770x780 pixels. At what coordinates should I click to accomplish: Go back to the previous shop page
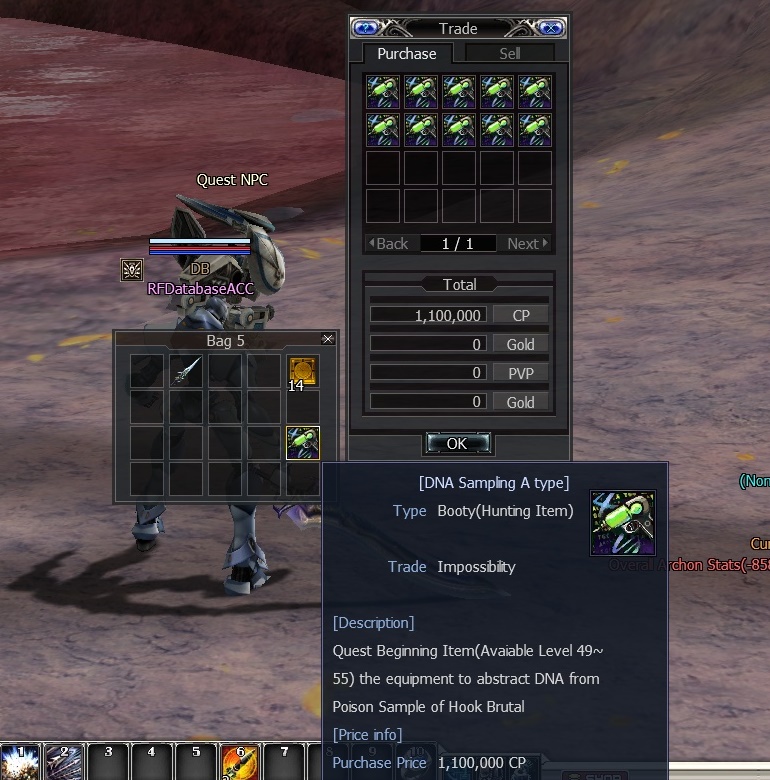click(x=389, y=243)
